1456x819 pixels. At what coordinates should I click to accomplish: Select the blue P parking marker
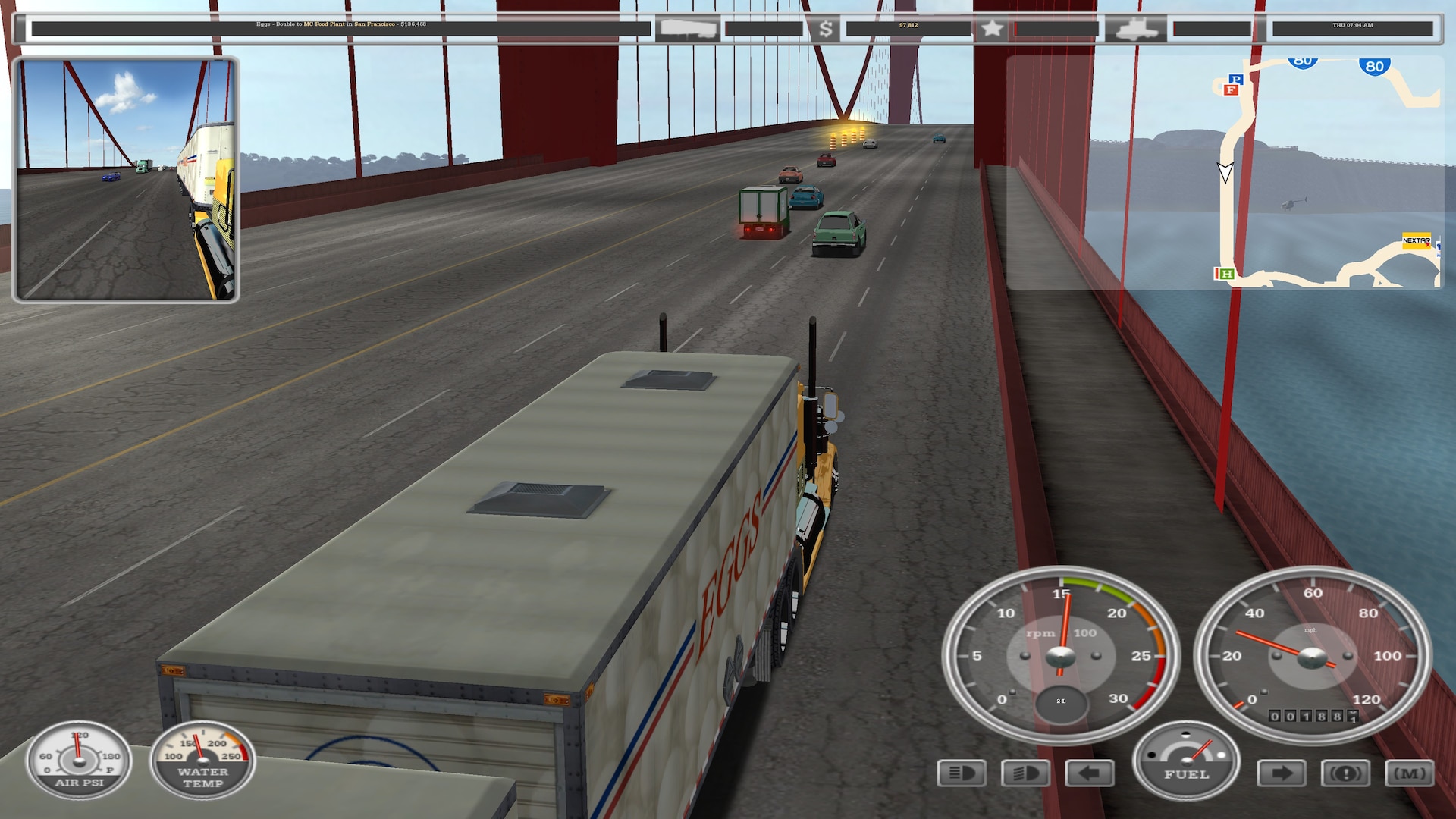(x=1236, y=79)
